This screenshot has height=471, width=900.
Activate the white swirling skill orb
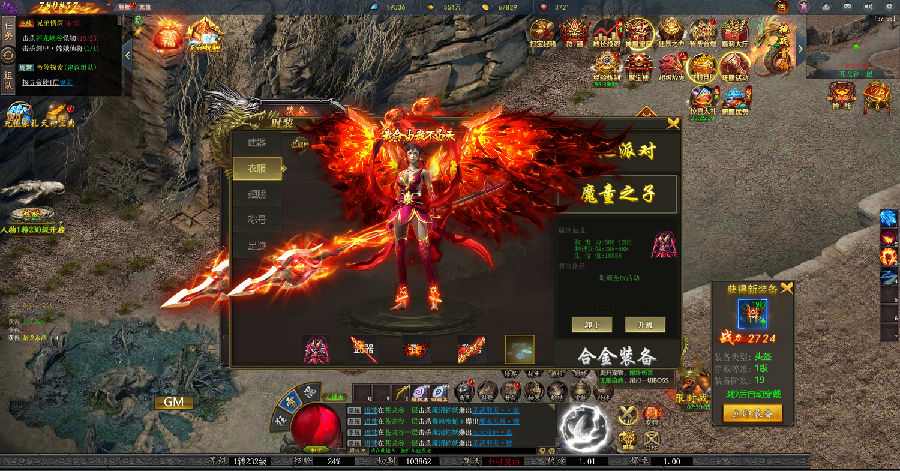point(583,427)
